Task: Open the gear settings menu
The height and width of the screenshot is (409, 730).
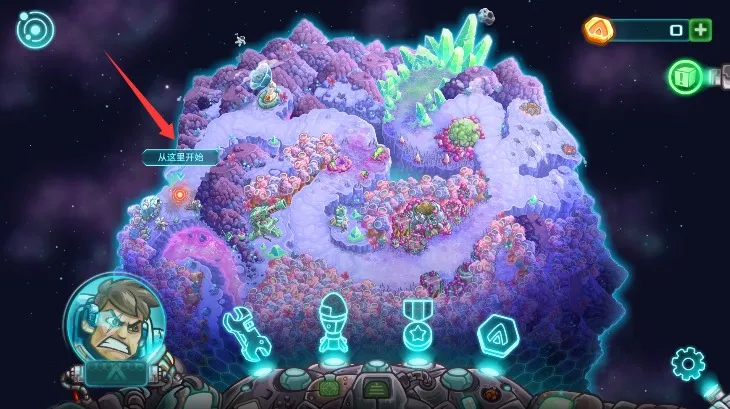Action: pos(688,363)
